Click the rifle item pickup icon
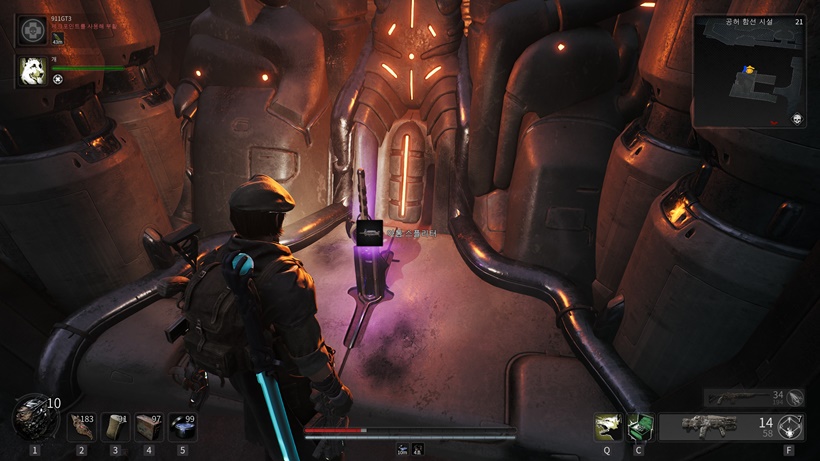 coord(369,232)
